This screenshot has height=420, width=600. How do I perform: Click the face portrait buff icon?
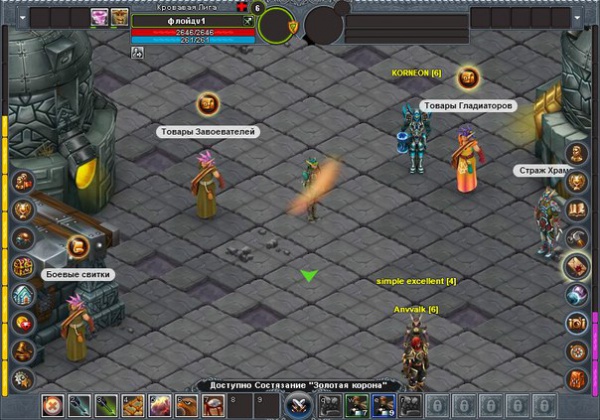coord(120,16)
